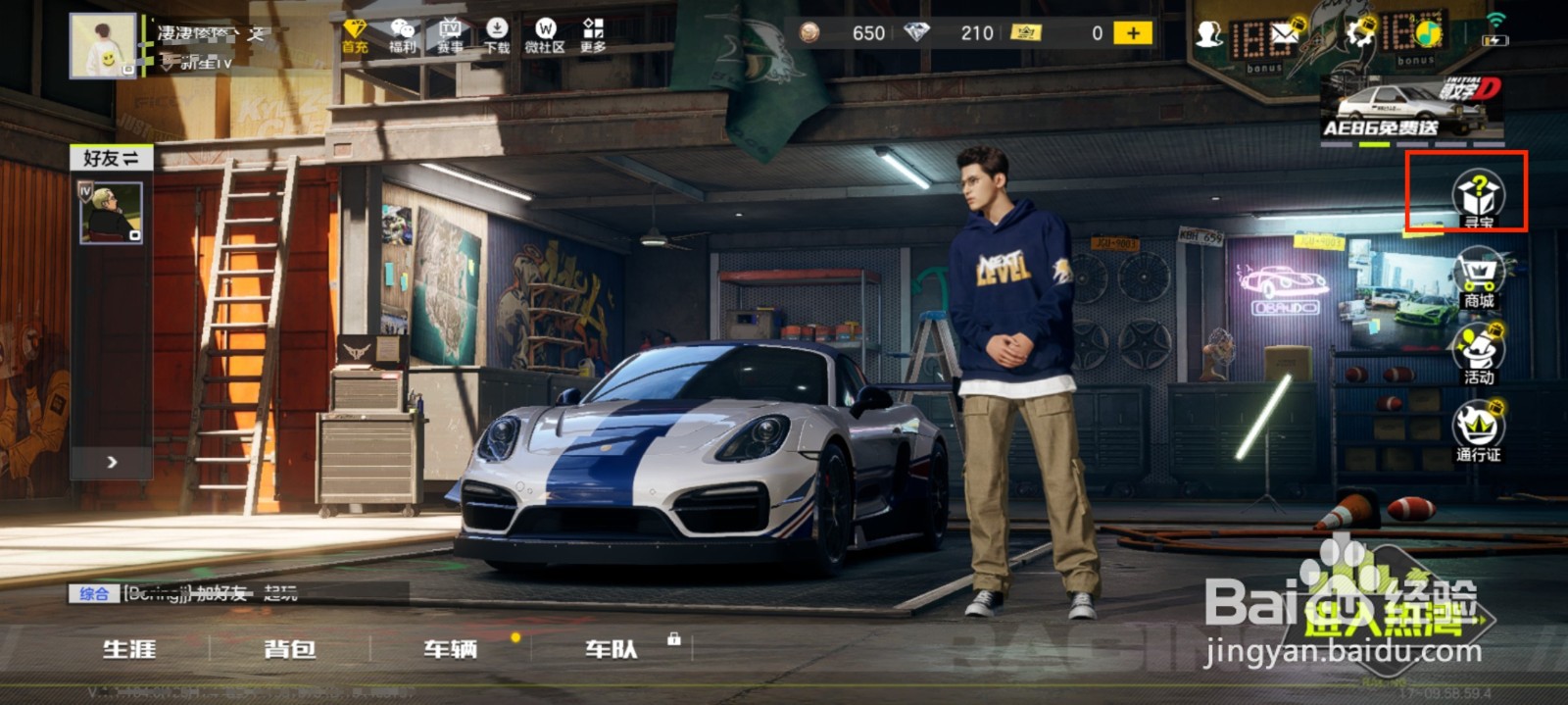
Task: Open the player profile avatar
Action: pyautogui.click(x=103, y=45)
